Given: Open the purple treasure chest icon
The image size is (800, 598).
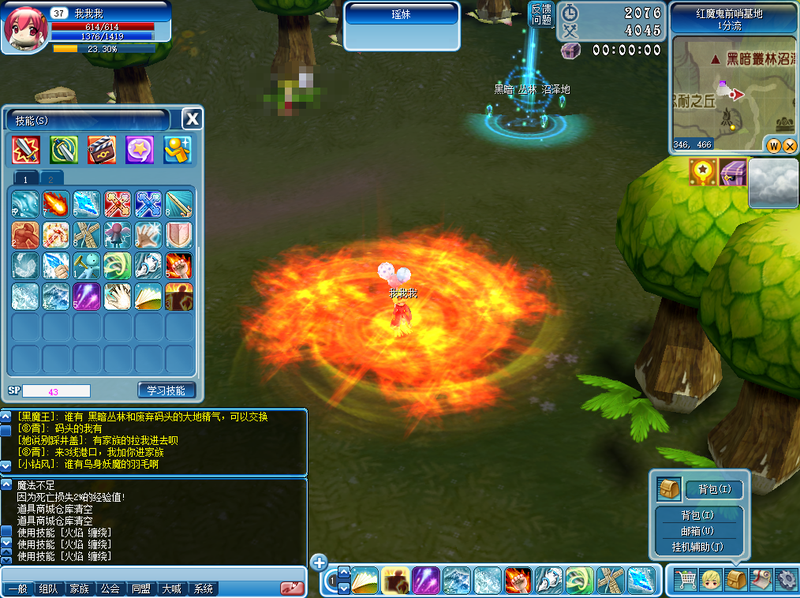Looking at the screenshot, I should click(733, 172).
